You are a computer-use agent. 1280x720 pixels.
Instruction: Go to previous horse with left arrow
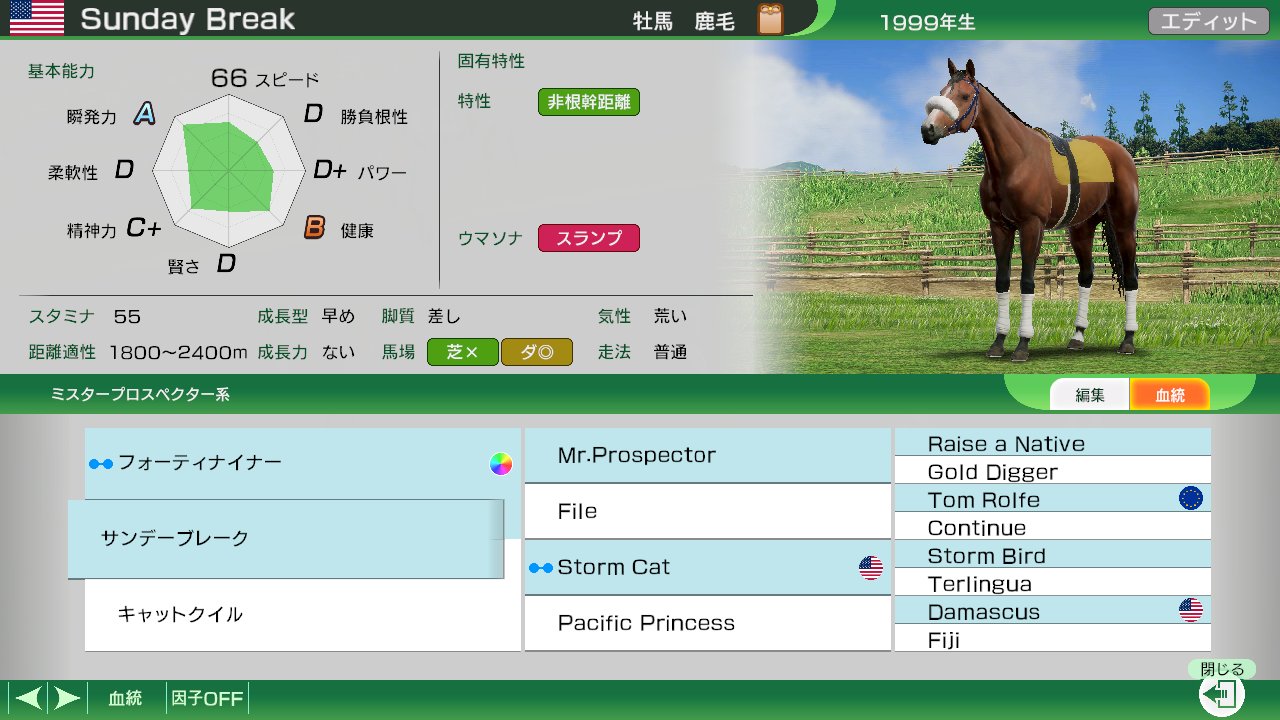[x=28, y=698]
